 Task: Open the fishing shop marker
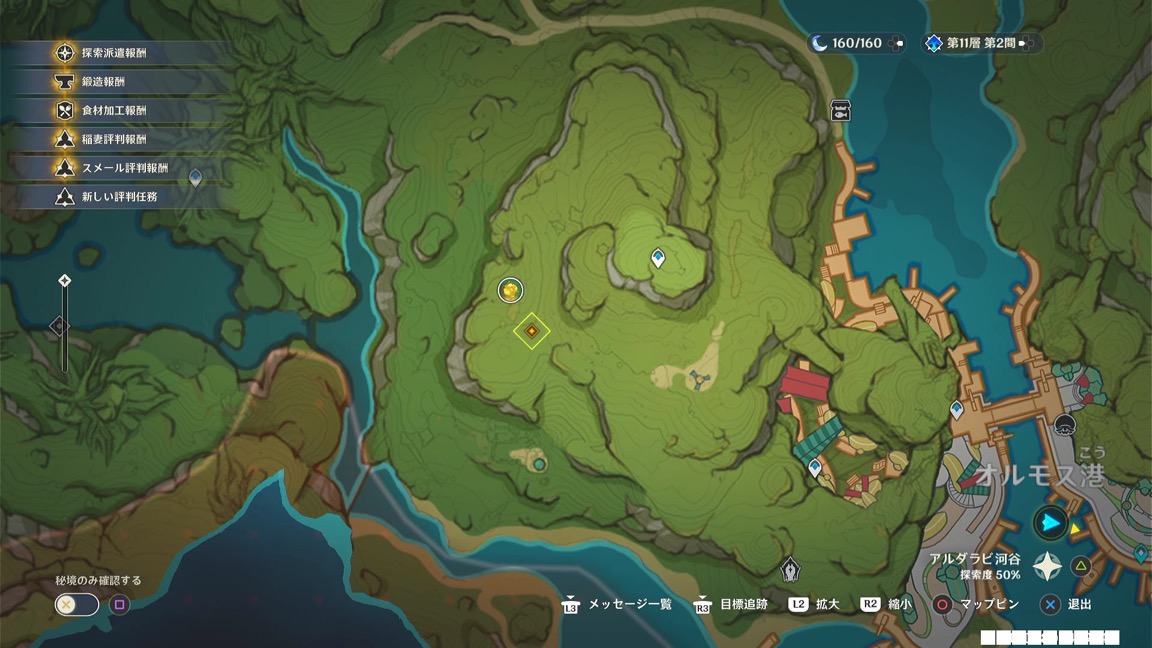point(840,110)
